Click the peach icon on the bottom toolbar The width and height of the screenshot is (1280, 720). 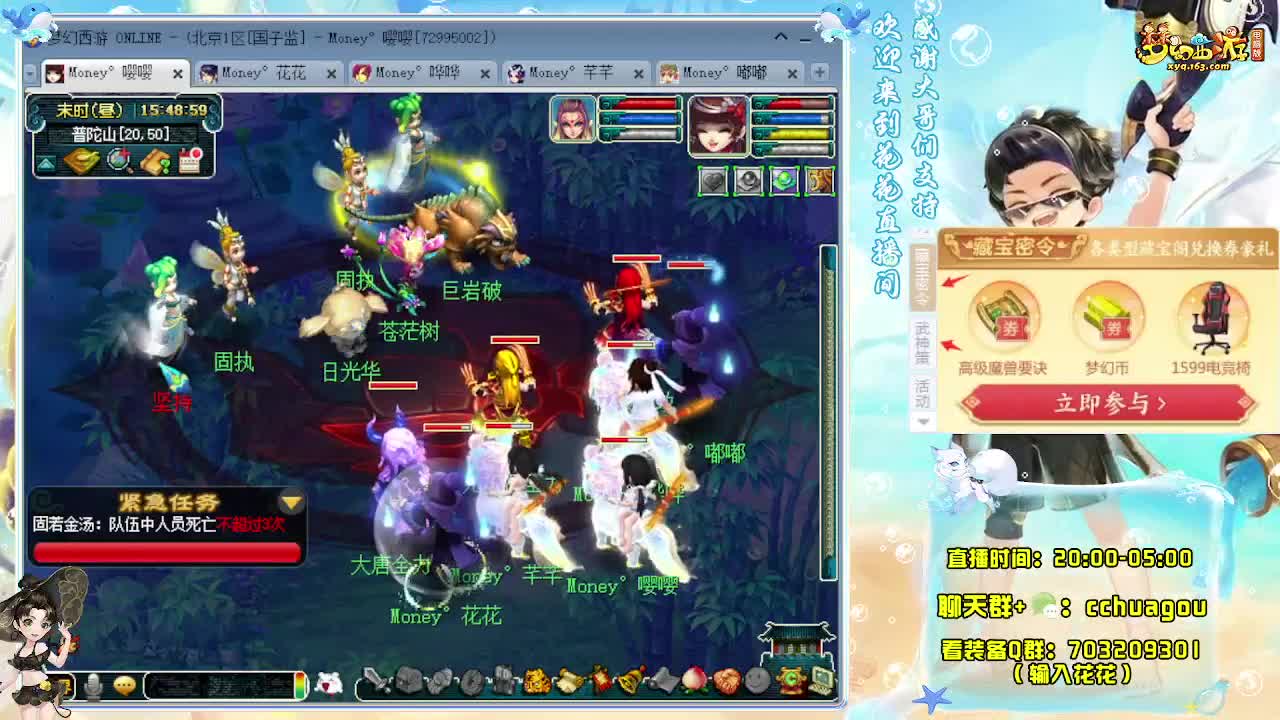[693, 679]
